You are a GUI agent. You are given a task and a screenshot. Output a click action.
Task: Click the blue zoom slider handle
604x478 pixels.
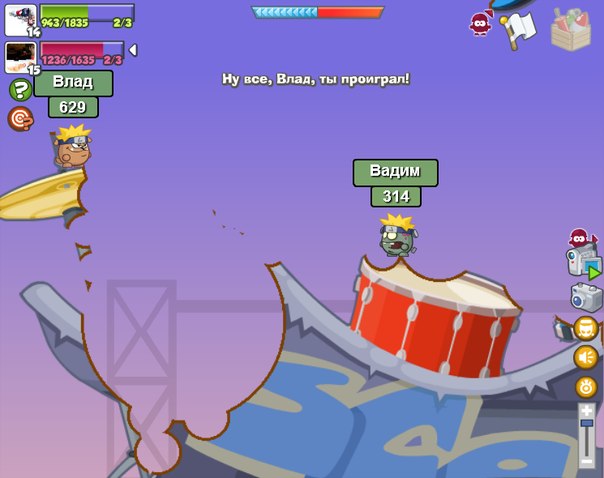587,426
